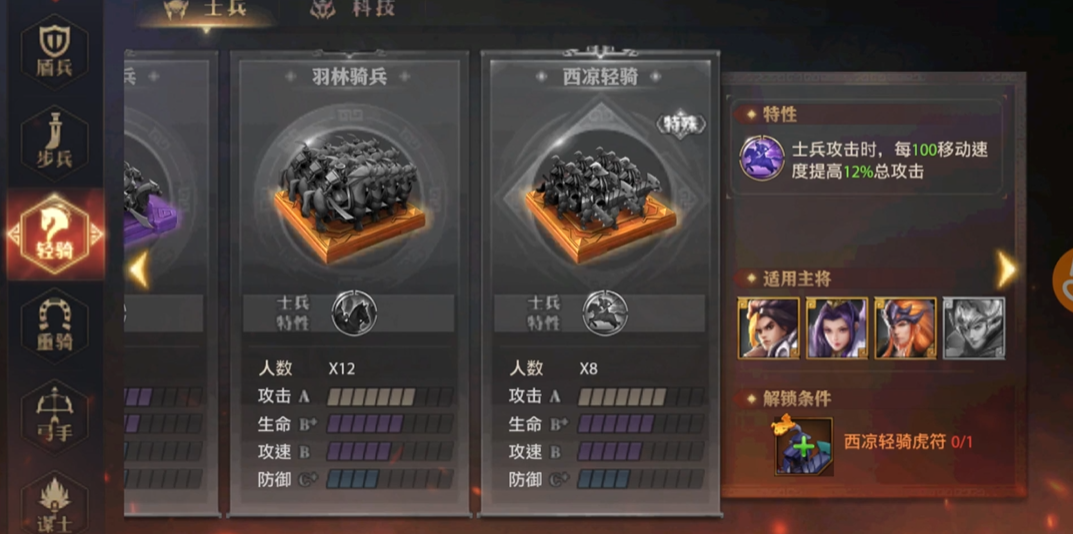The image size is (1073, 534).
Task: Switch to the 重骑 category
Action: [55, 325]
